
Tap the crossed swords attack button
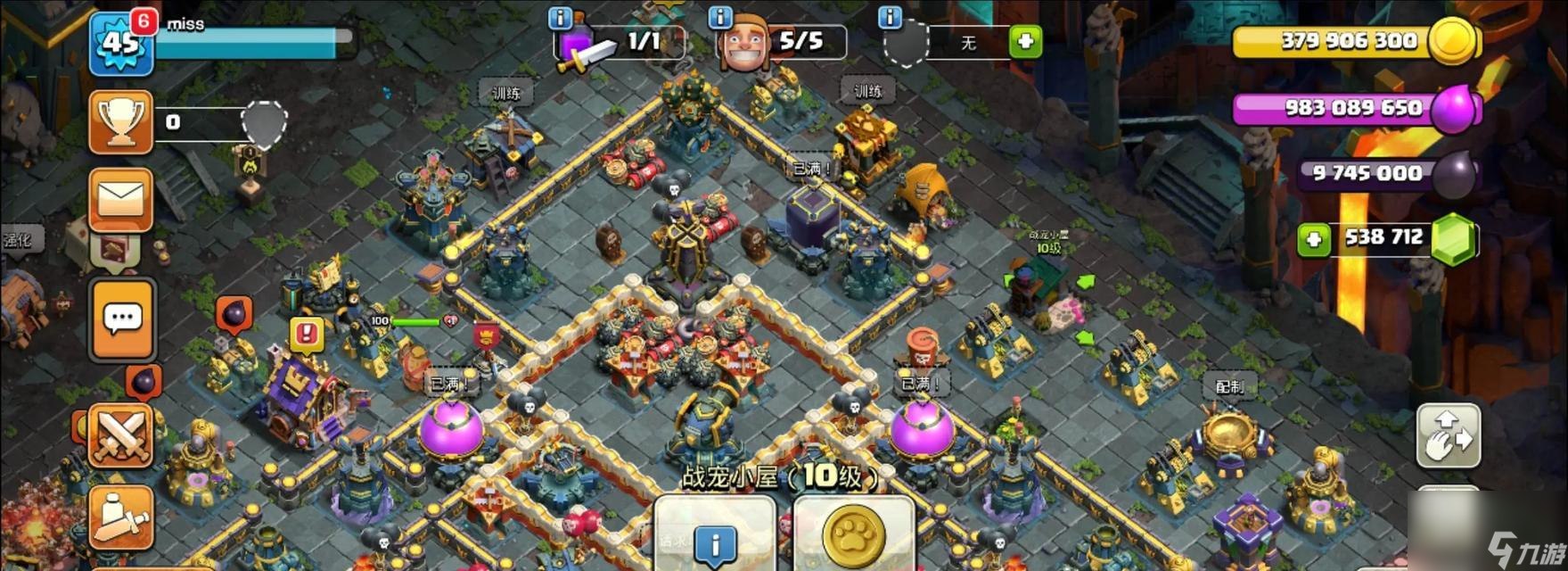coord(121,435)
